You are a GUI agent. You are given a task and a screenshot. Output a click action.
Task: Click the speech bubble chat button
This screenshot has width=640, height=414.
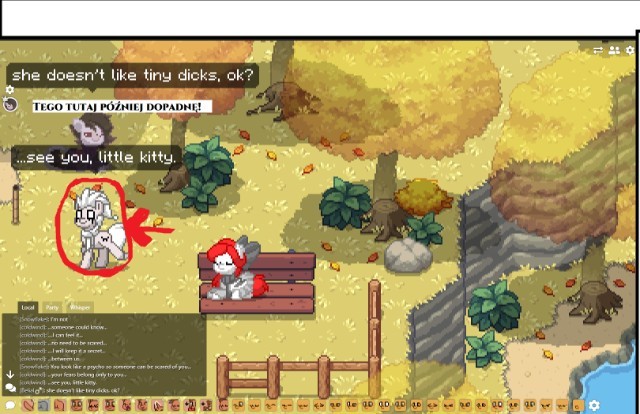(11, 404)
